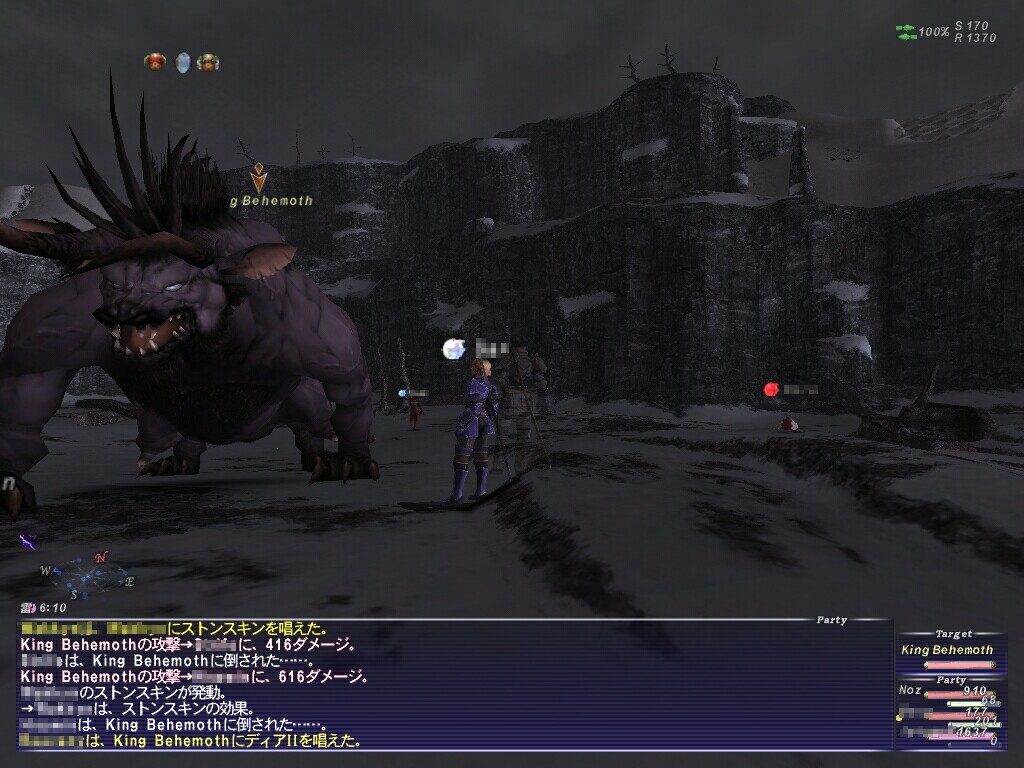Click the lightning weather icon
Screen dimensions: 1024x768
[x=28, y=542]
